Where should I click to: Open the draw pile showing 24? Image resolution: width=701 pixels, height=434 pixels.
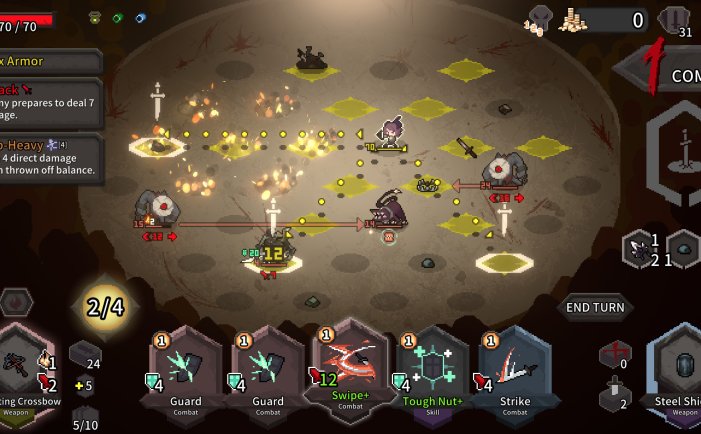(84, 356)
